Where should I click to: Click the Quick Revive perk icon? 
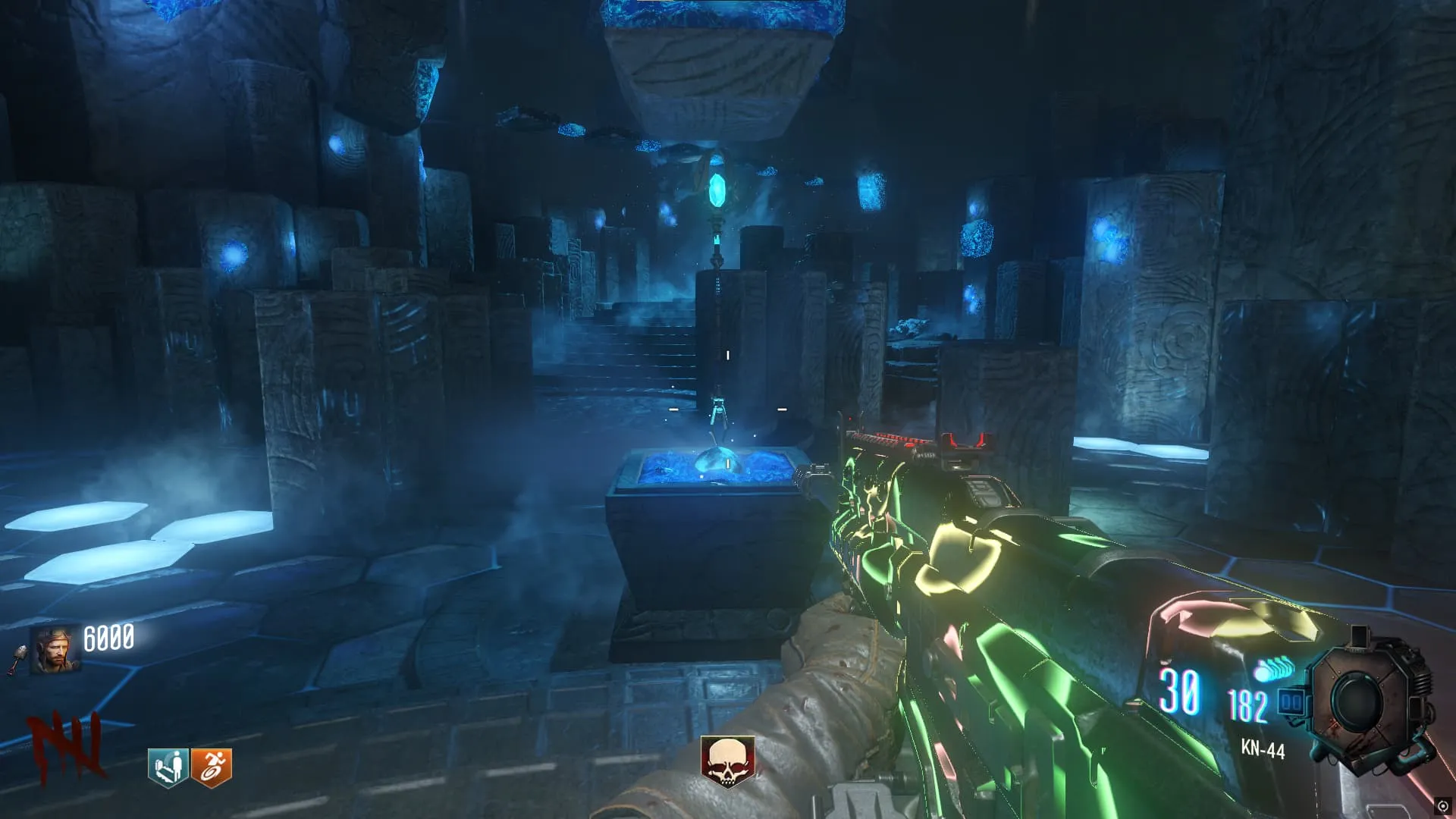click(x=168, y=767)
